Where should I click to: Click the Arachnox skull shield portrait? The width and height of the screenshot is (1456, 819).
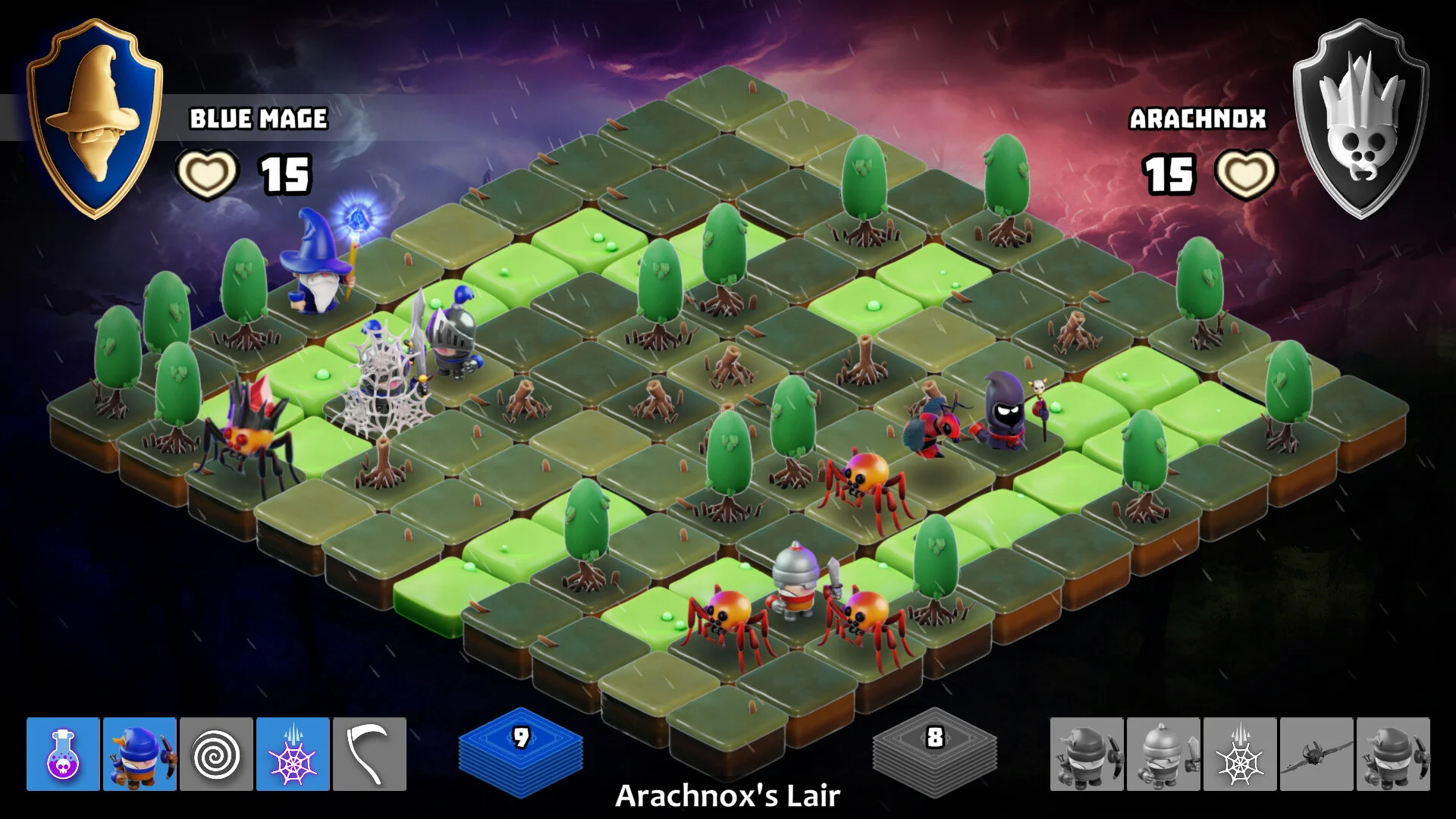pos(1361,118)
